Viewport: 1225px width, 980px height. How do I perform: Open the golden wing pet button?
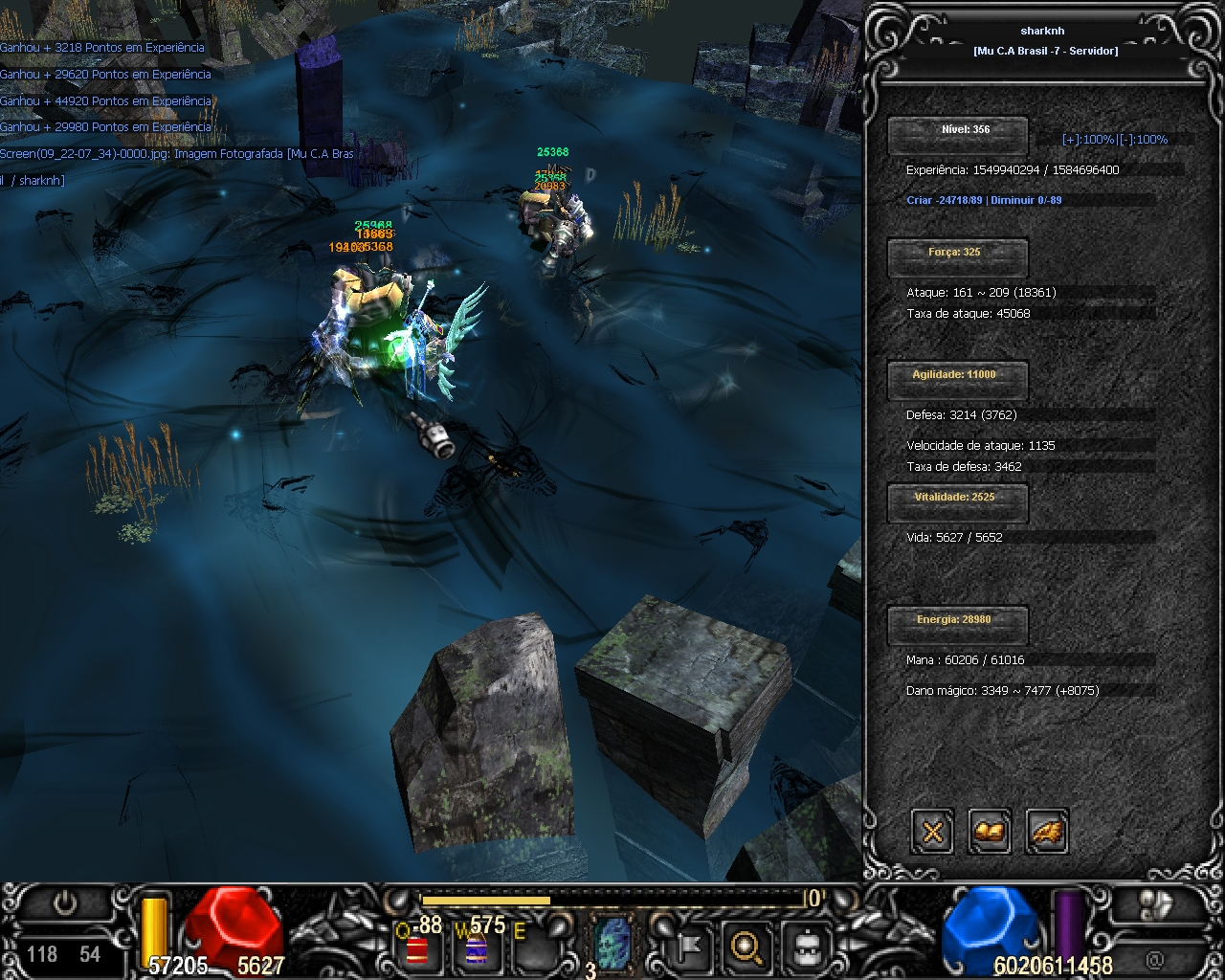click(1047, 832)
